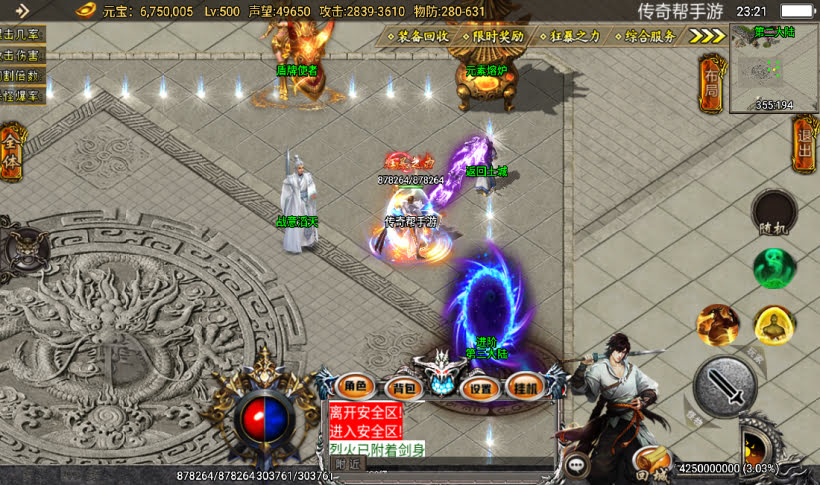Open the 狂暴之力 berserk power menu
Image resolution: width=820 pixels, height=485 pixels.
pyautogui.click(x=569, y=36)
